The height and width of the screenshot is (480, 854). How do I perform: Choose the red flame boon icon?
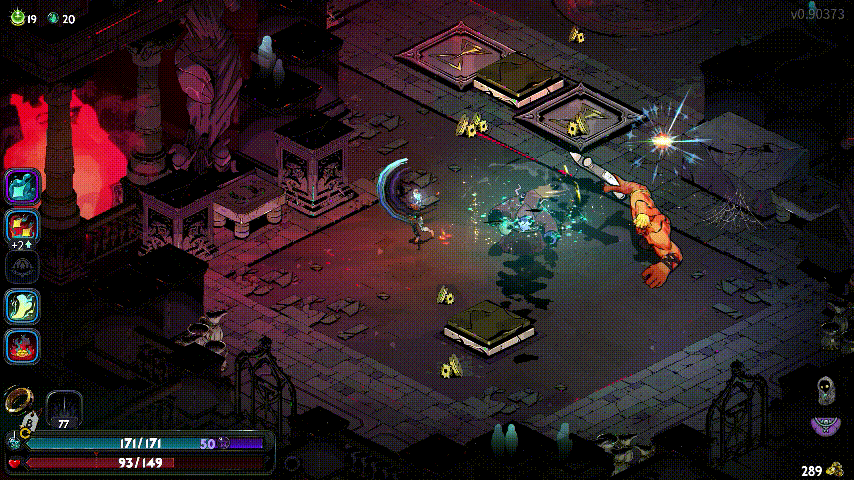(22, 346)
